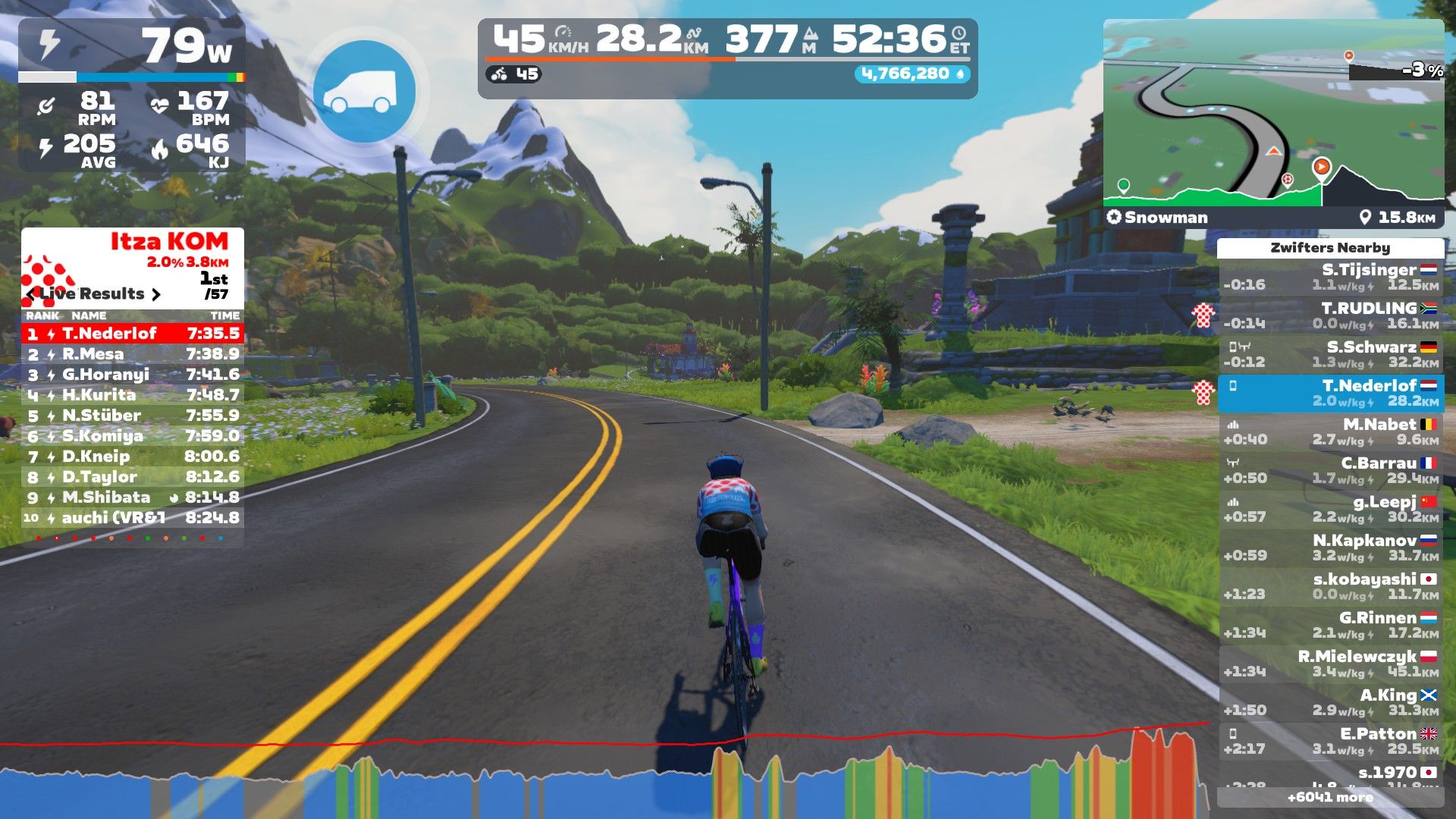Select A.King nearby rider row
1456x819 pixels.
coord(1331,702)
